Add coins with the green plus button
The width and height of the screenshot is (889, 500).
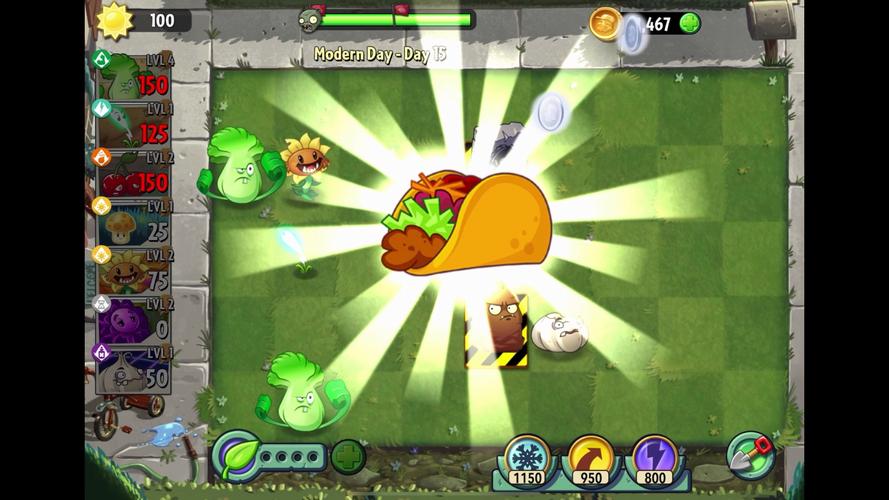689,23
